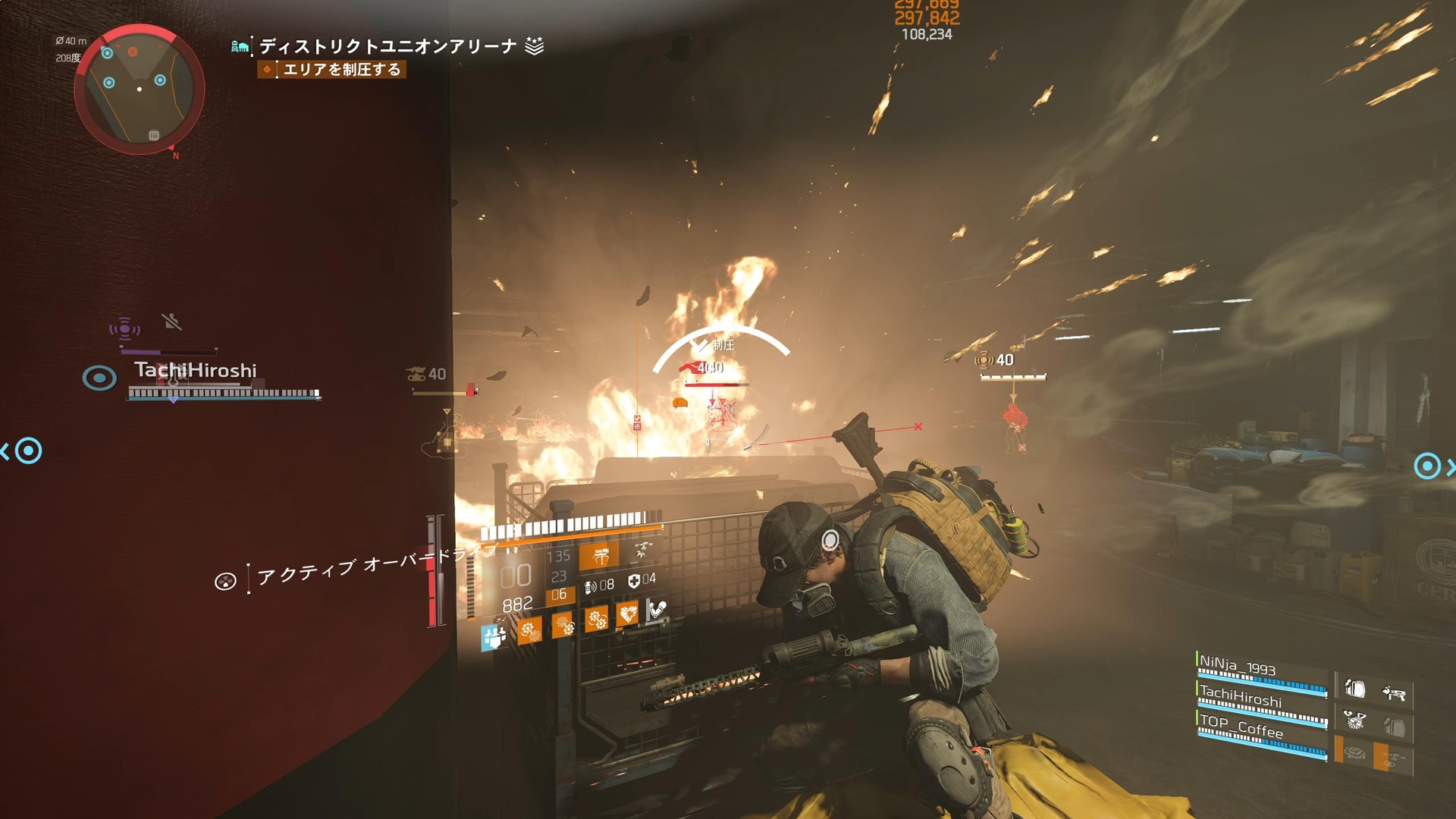Toggle the orange skill cooldown indicator in party panel
This screenshot has width=1456, height=819.
(1338, 748)
